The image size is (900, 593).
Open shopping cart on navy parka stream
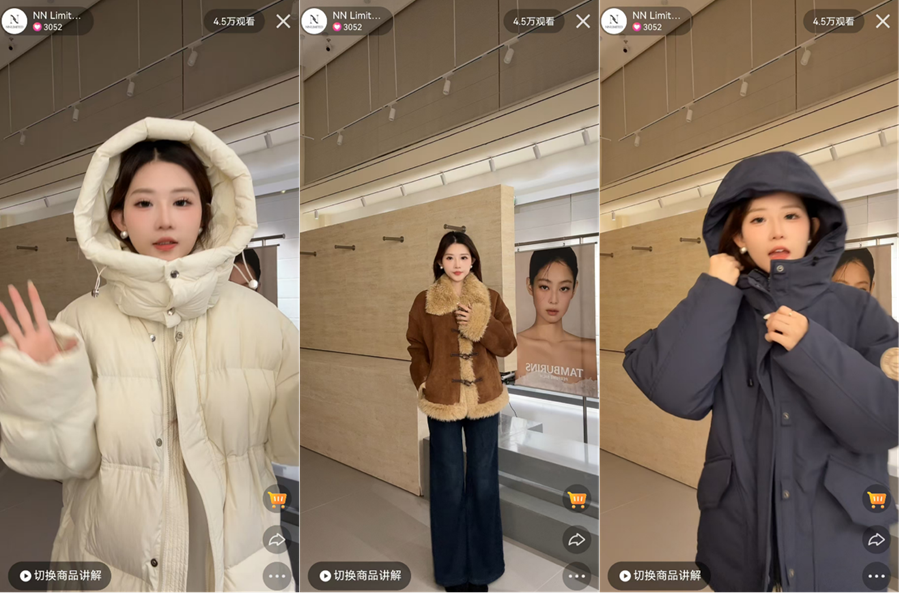[877, 498]
